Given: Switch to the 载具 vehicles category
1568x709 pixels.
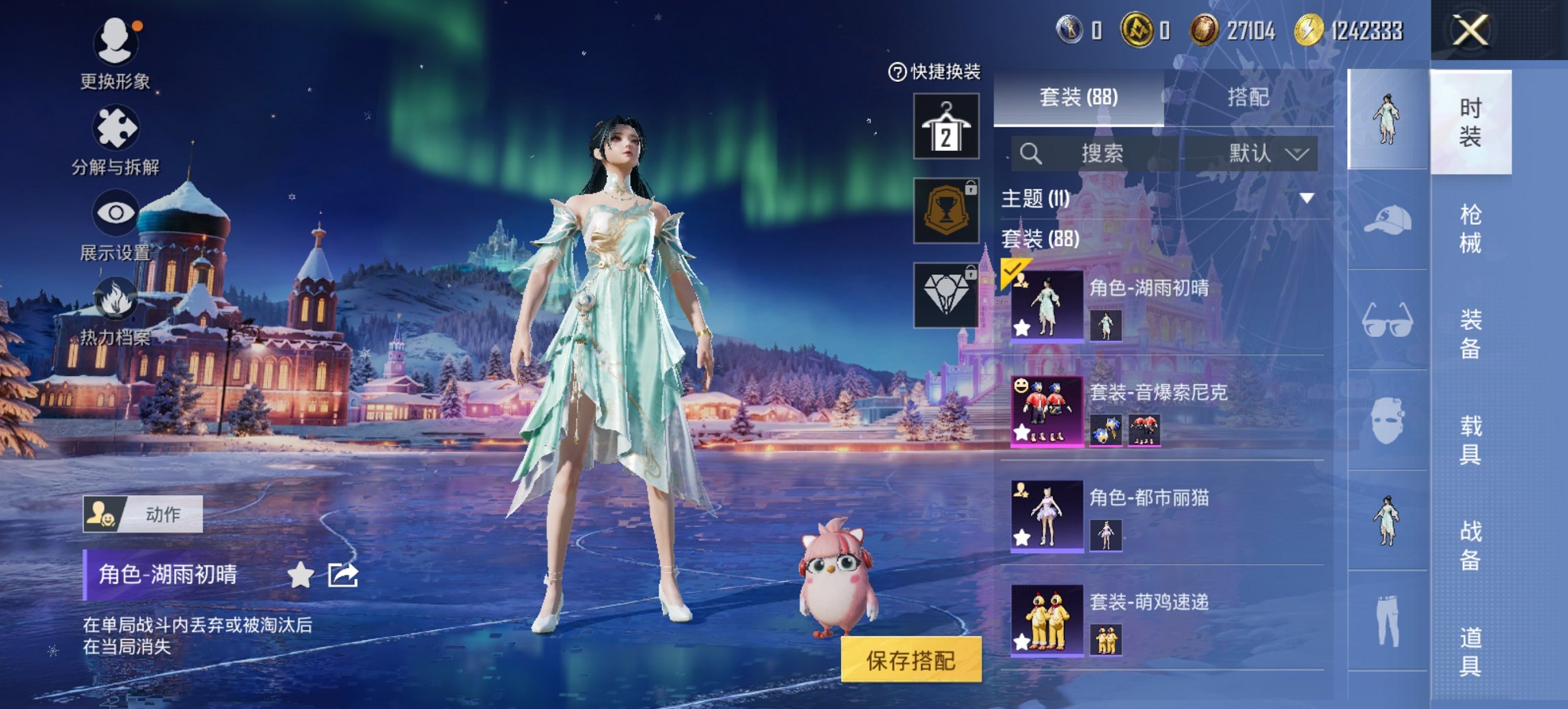Looking at the screenshot, I should [x=1470, y=440].
